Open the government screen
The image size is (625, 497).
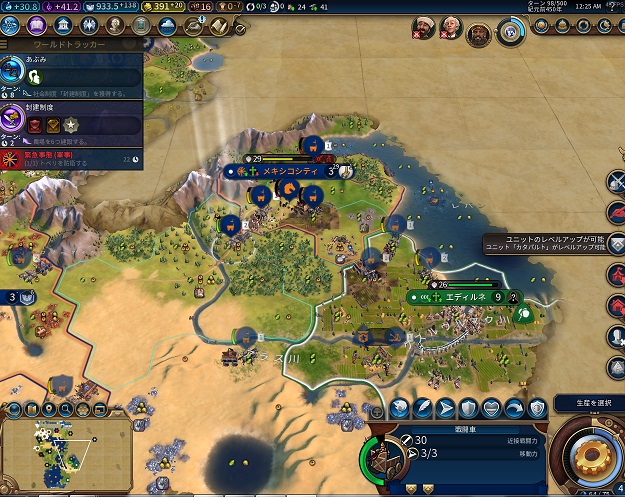pos(58,31)
